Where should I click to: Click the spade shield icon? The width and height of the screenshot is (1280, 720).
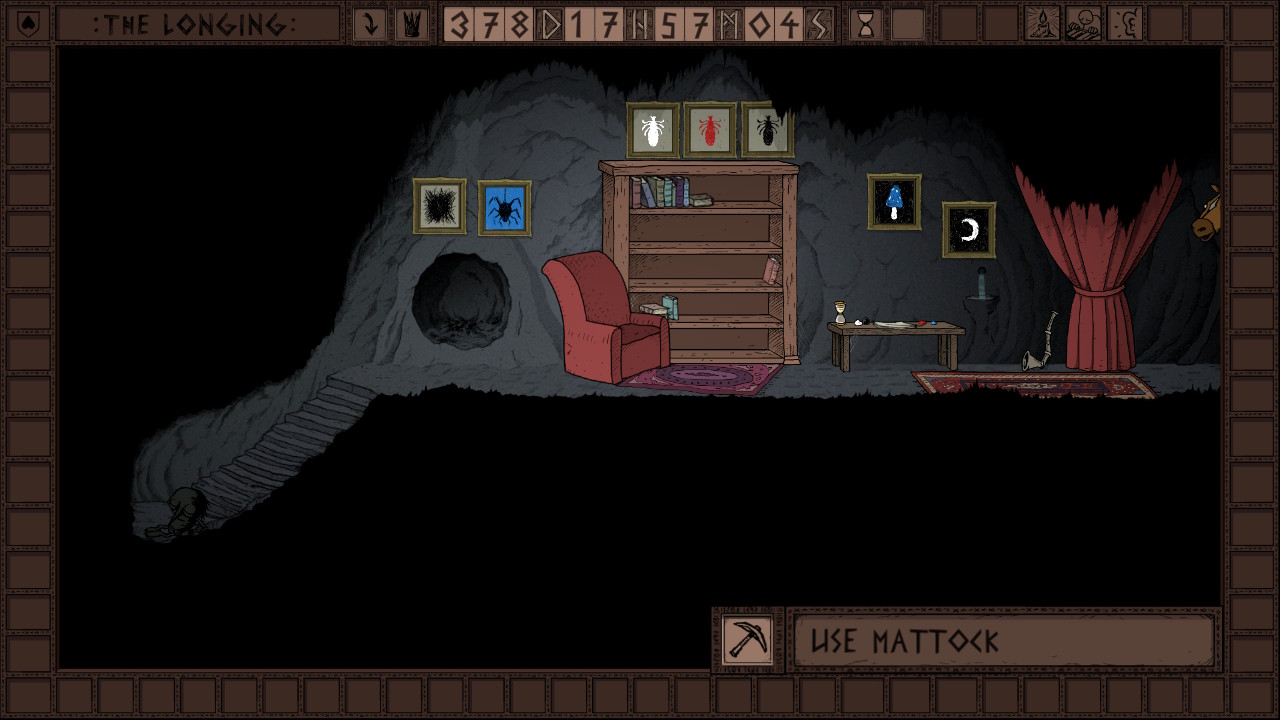click(x=27, y=24)
